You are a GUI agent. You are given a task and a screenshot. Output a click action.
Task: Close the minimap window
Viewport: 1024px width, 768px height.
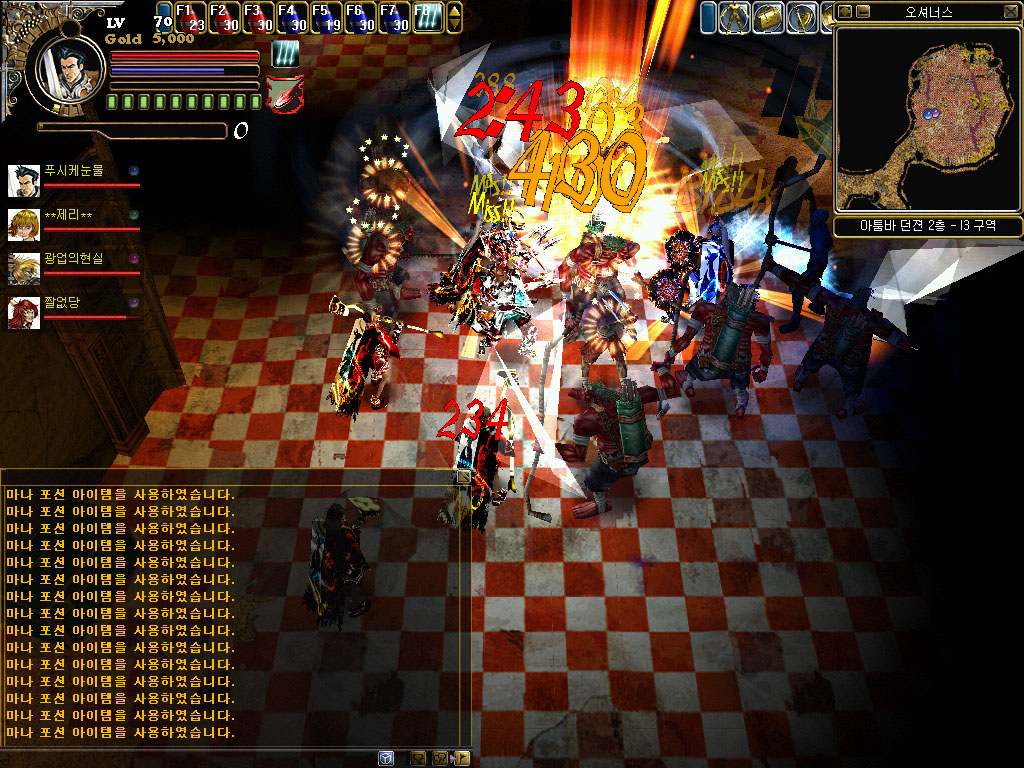point(1010,12)
